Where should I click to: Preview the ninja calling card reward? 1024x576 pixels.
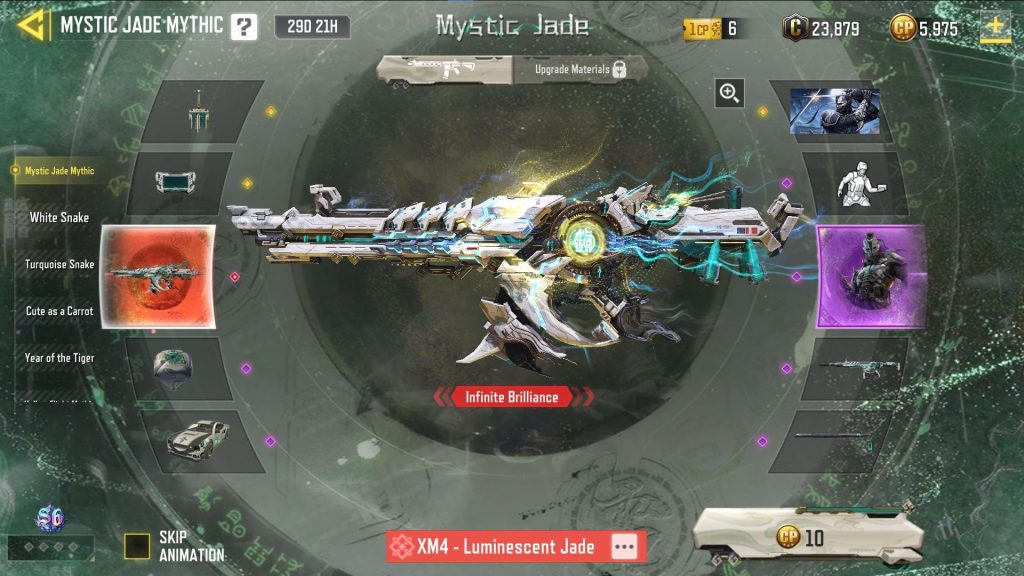pos(834,111)
